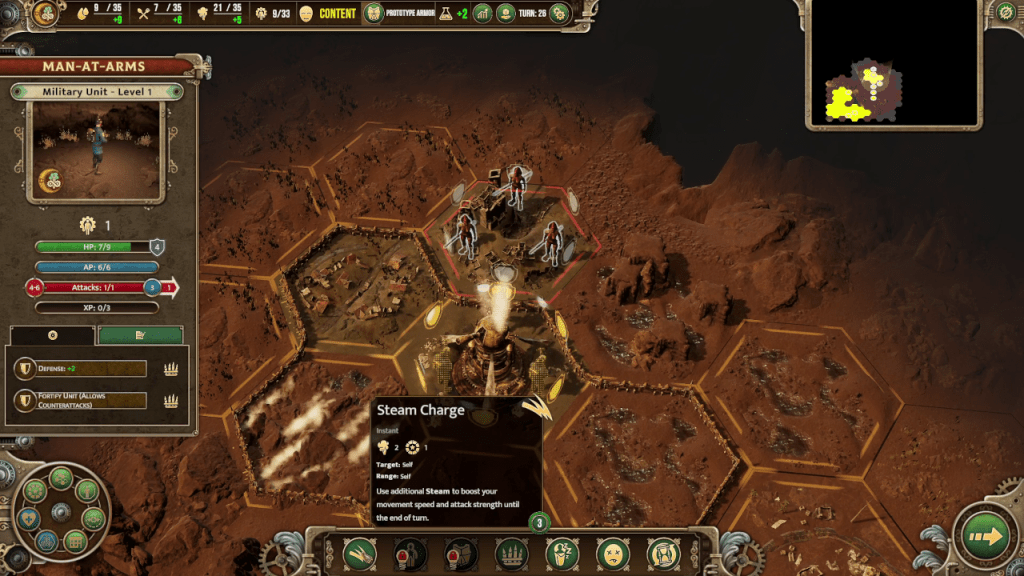The height and width of the screenshot is (576, 1024).
Task: Put the unit to sleep
Action: pyautogui.click(x=562, y=553)
